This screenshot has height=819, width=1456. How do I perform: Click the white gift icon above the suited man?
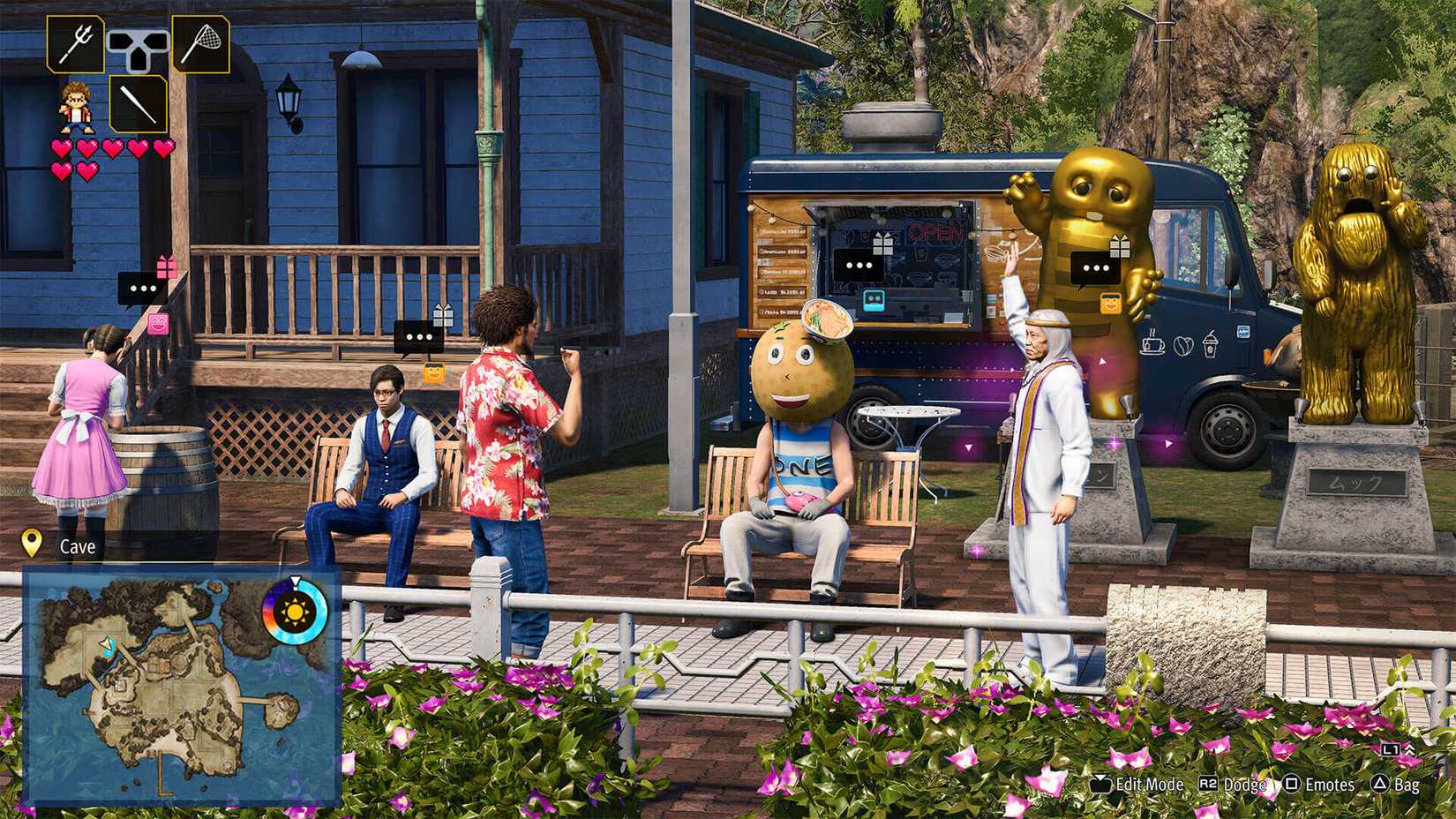point(444,315)
